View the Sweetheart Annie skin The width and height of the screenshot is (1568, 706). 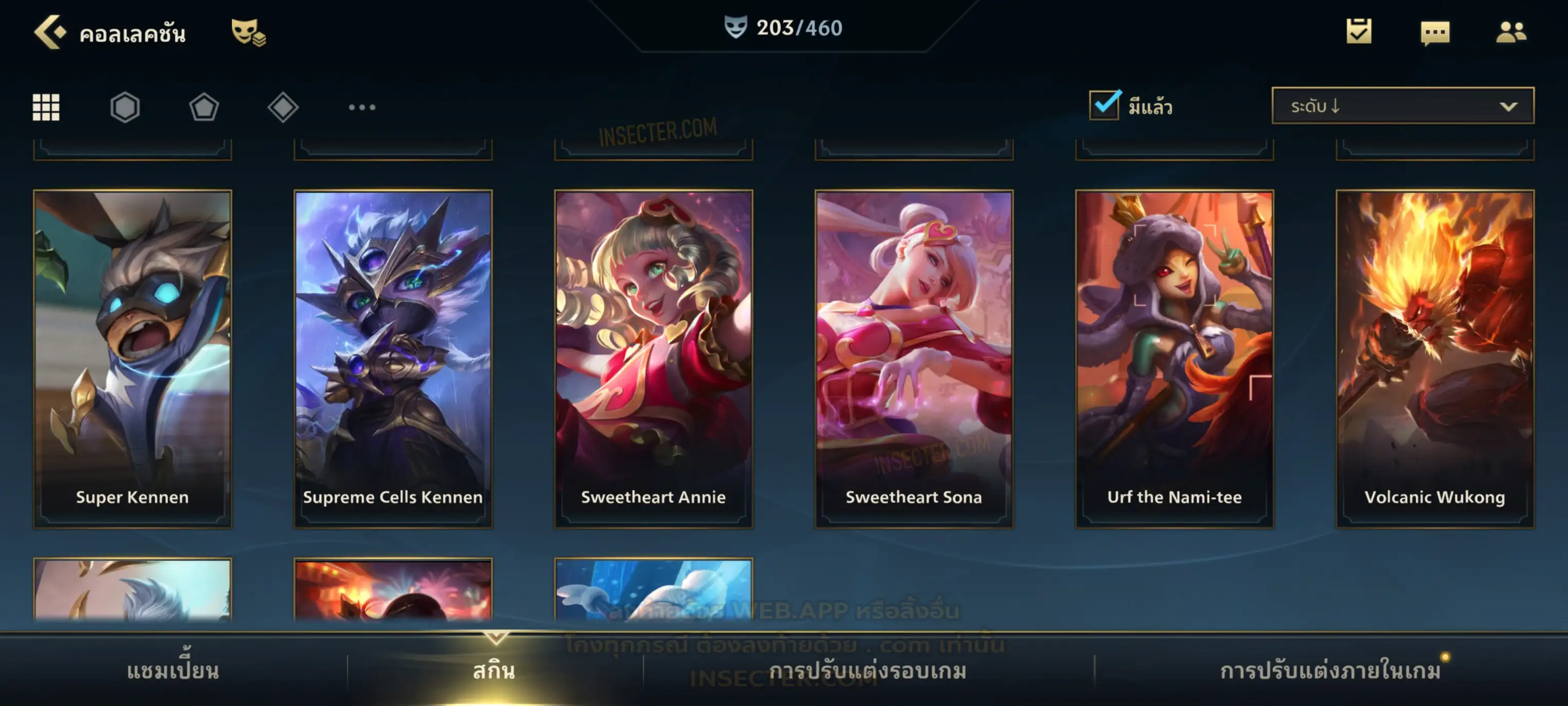(x=653, y=358)
